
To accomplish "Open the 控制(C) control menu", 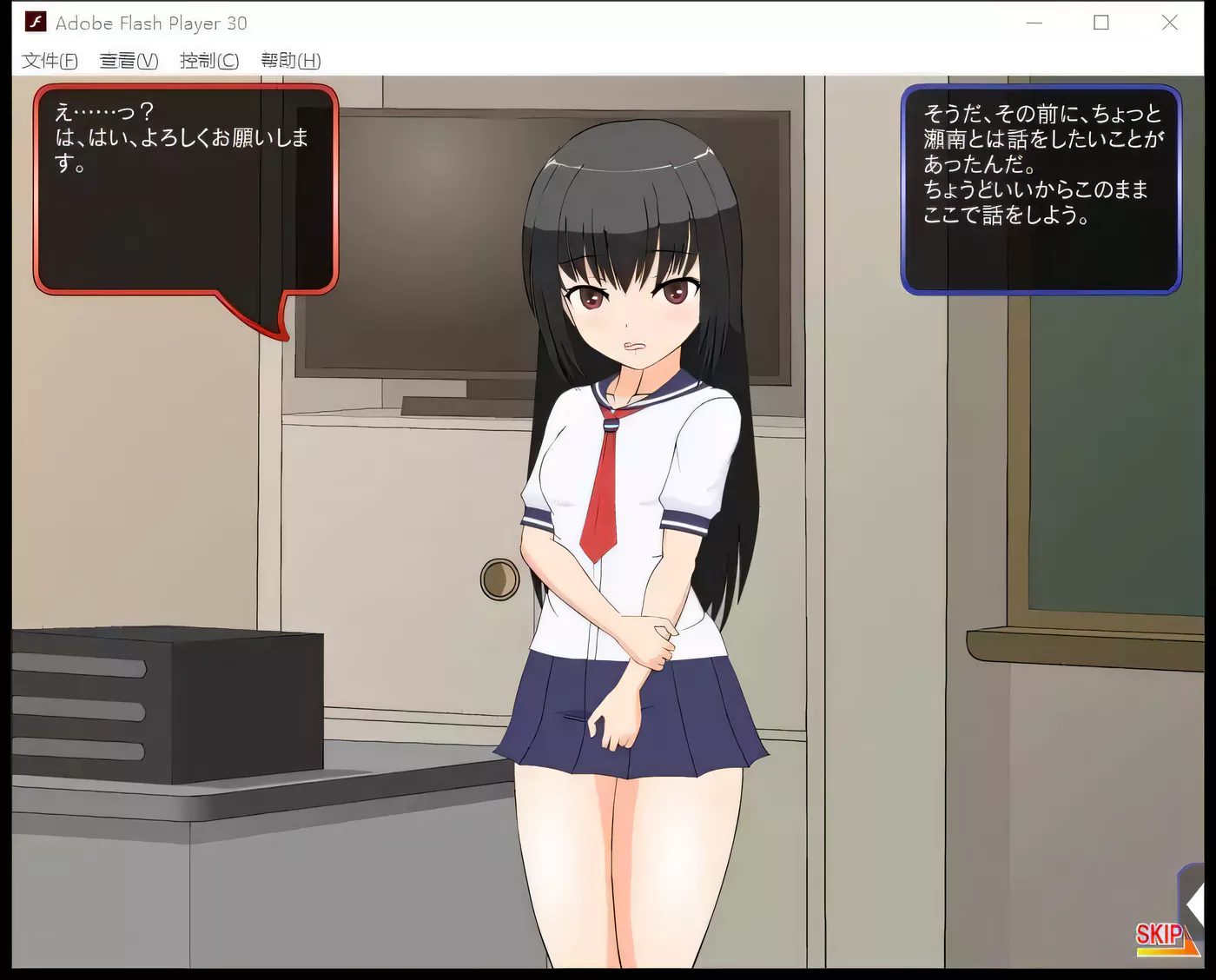I will tap(208, 61).
